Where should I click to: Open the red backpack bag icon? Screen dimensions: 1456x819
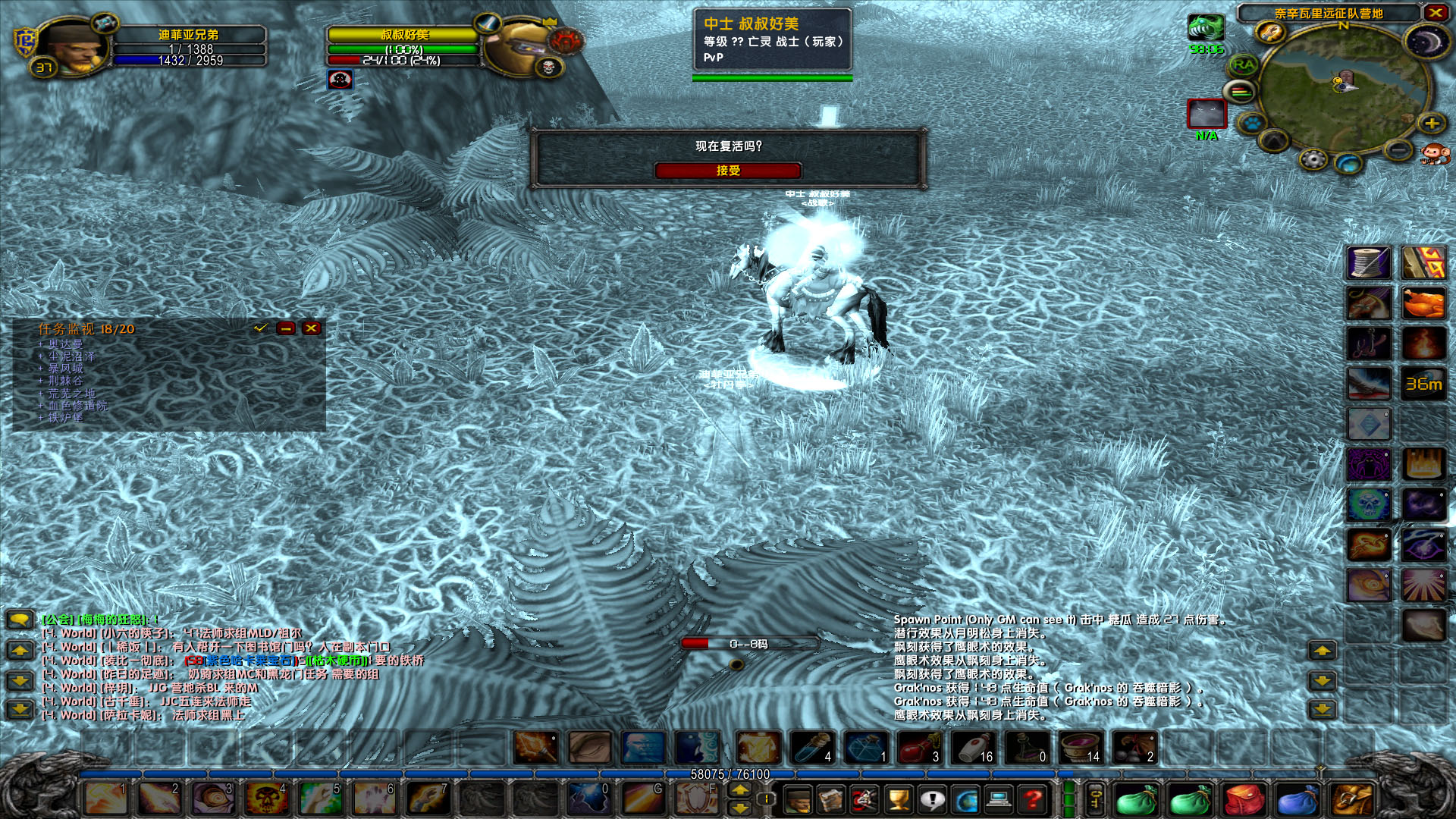point(1243,799)
